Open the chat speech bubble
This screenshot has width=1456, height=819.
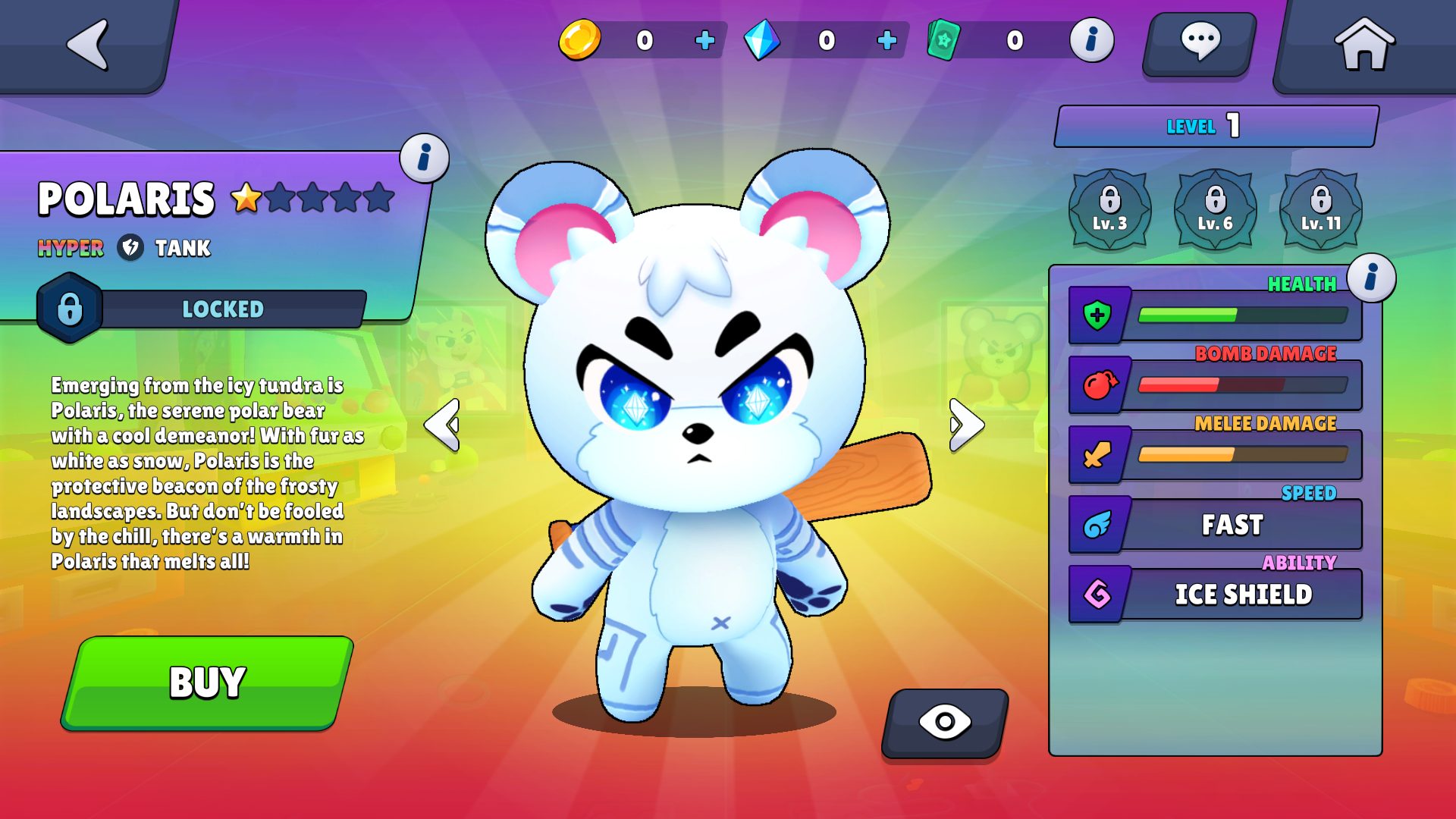pyautogui.click(x=1199, y=43)
